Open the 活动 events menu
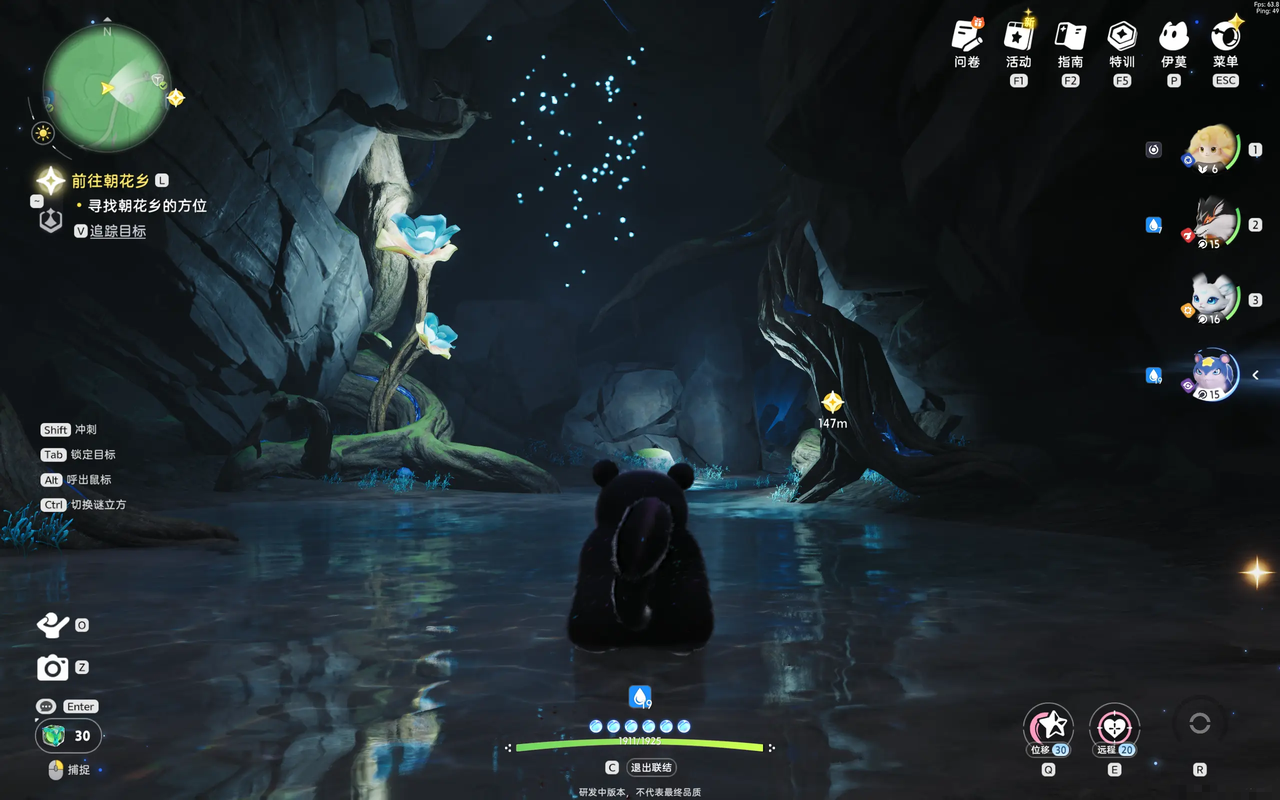This screenshot has width=1280, height=800. pos(1018,37)
